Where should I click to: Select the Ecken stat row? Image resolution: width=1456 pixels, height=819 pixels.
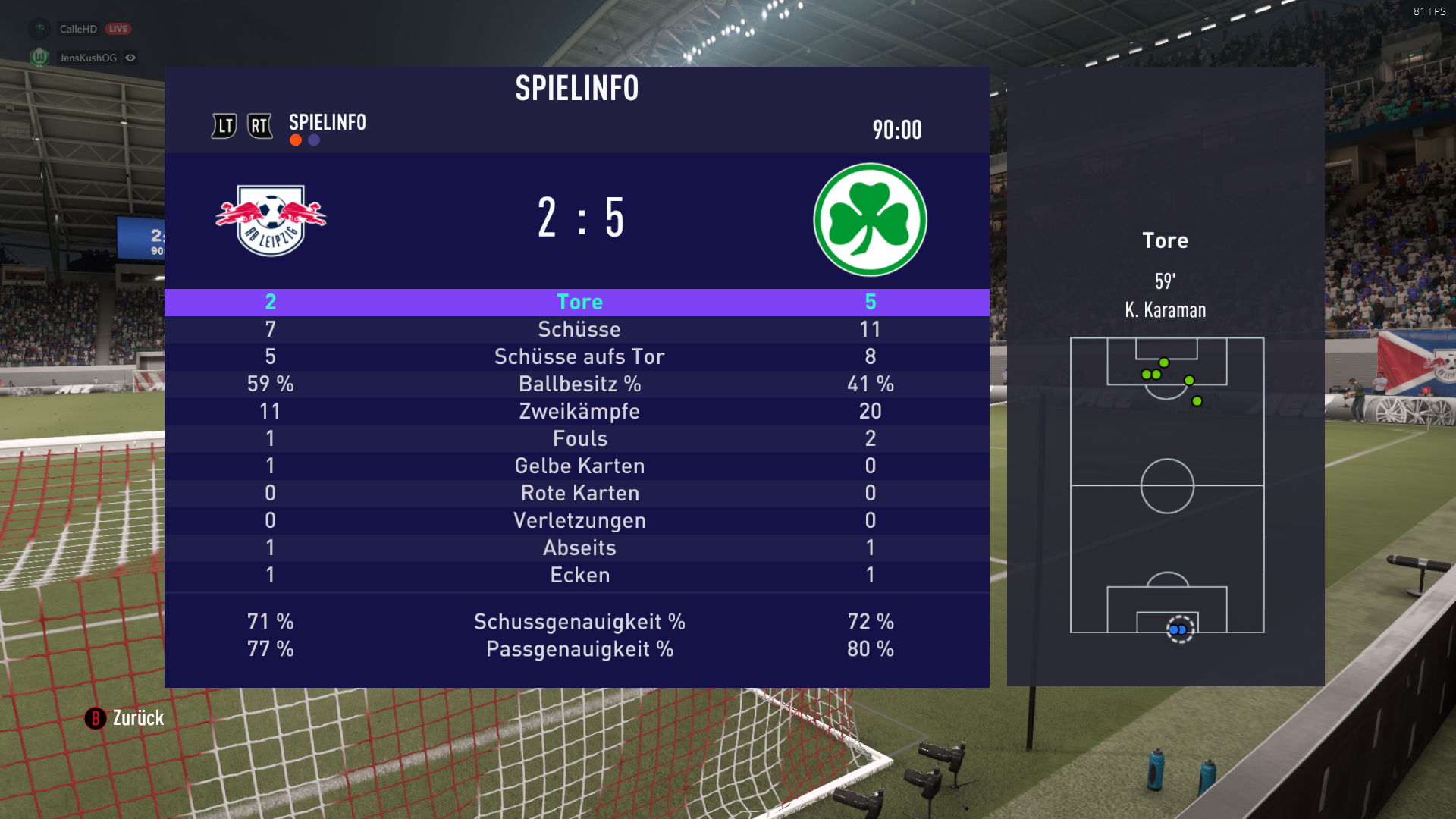[579, 575]
